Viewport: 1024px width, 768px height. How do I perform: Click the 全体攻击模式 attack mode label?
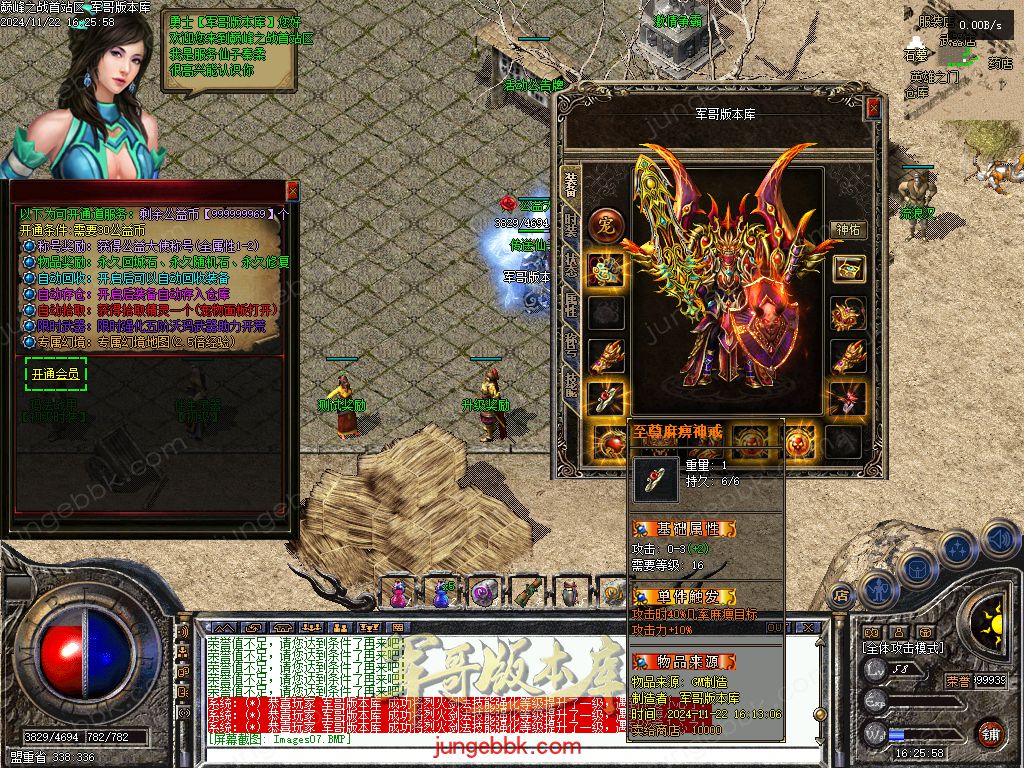point(903,648)
